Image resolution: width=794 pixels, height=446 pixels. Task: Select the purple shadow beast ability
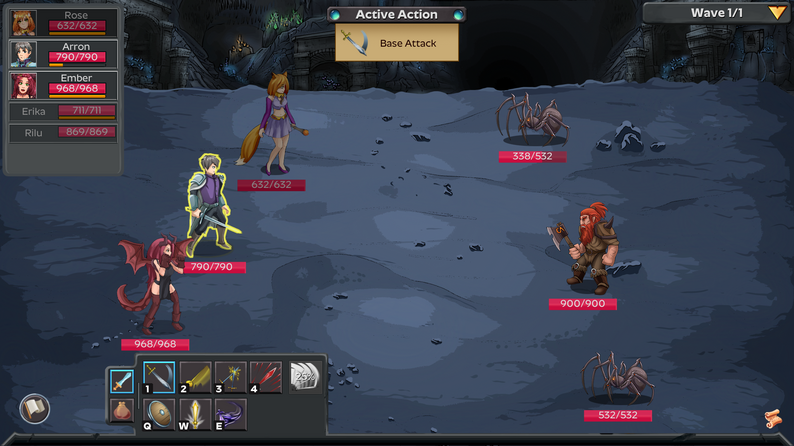[230, 413]
